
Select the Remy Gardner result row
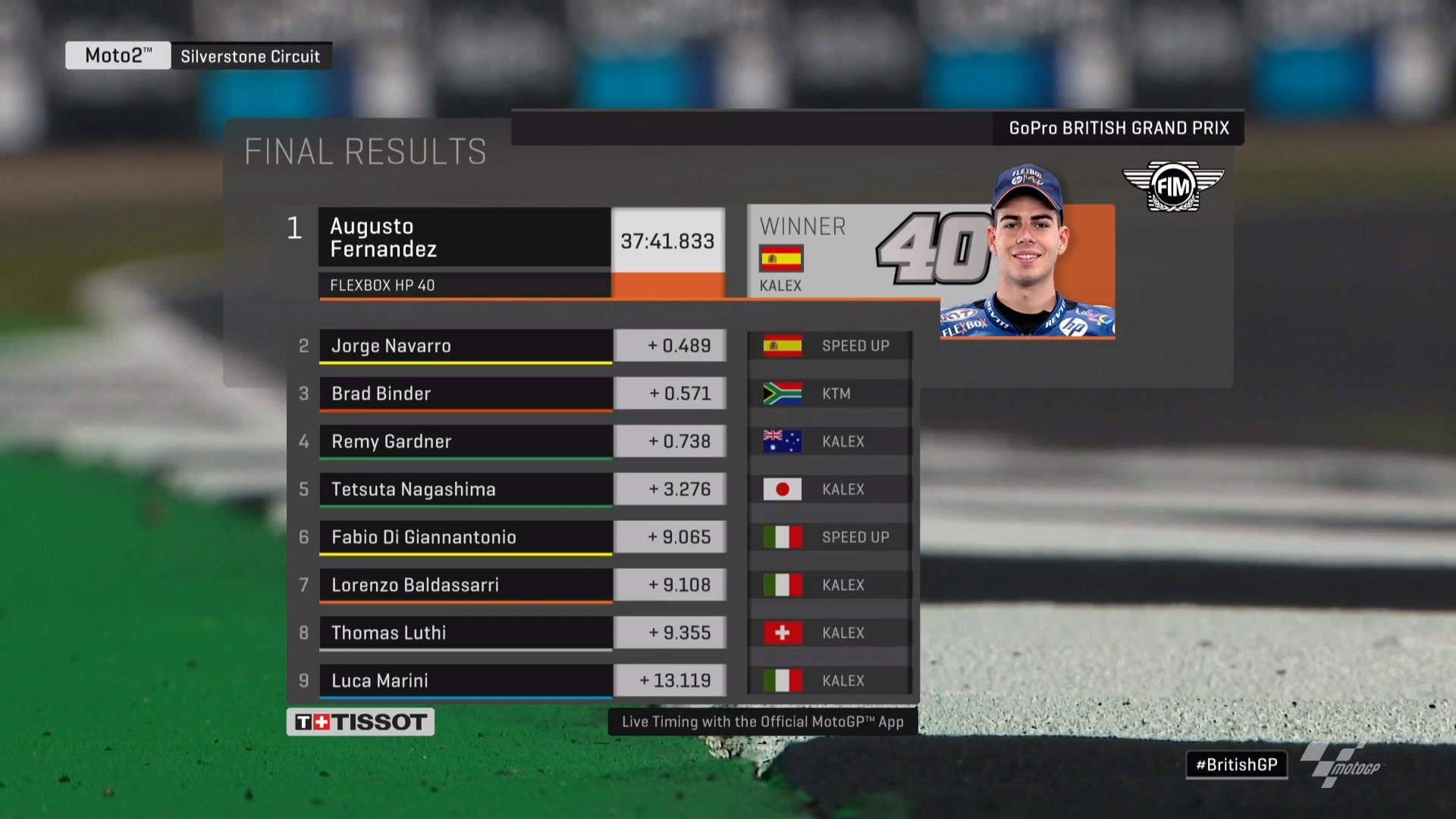465,441
